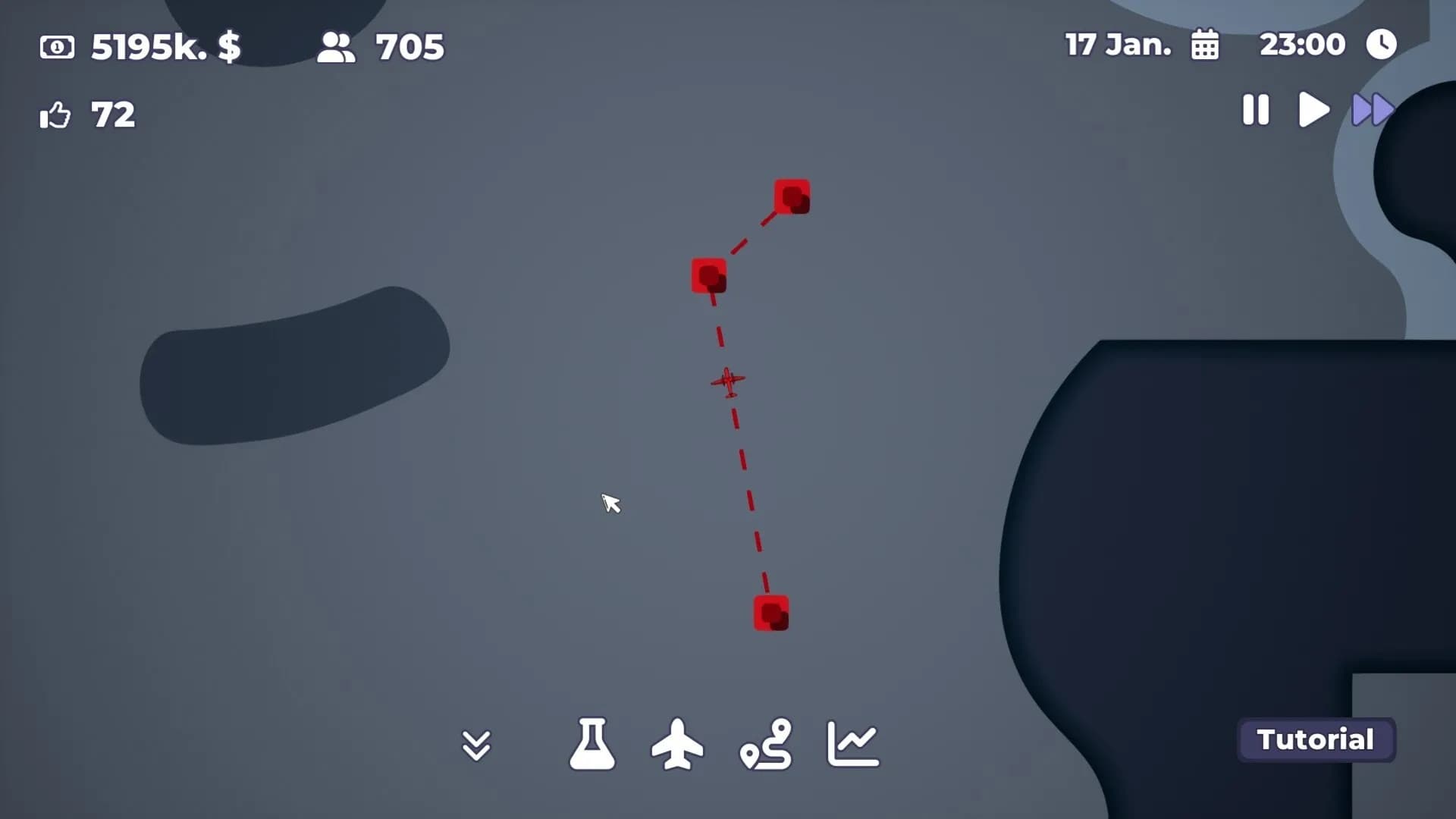Open the airplane fleet menu

[679, 744]
